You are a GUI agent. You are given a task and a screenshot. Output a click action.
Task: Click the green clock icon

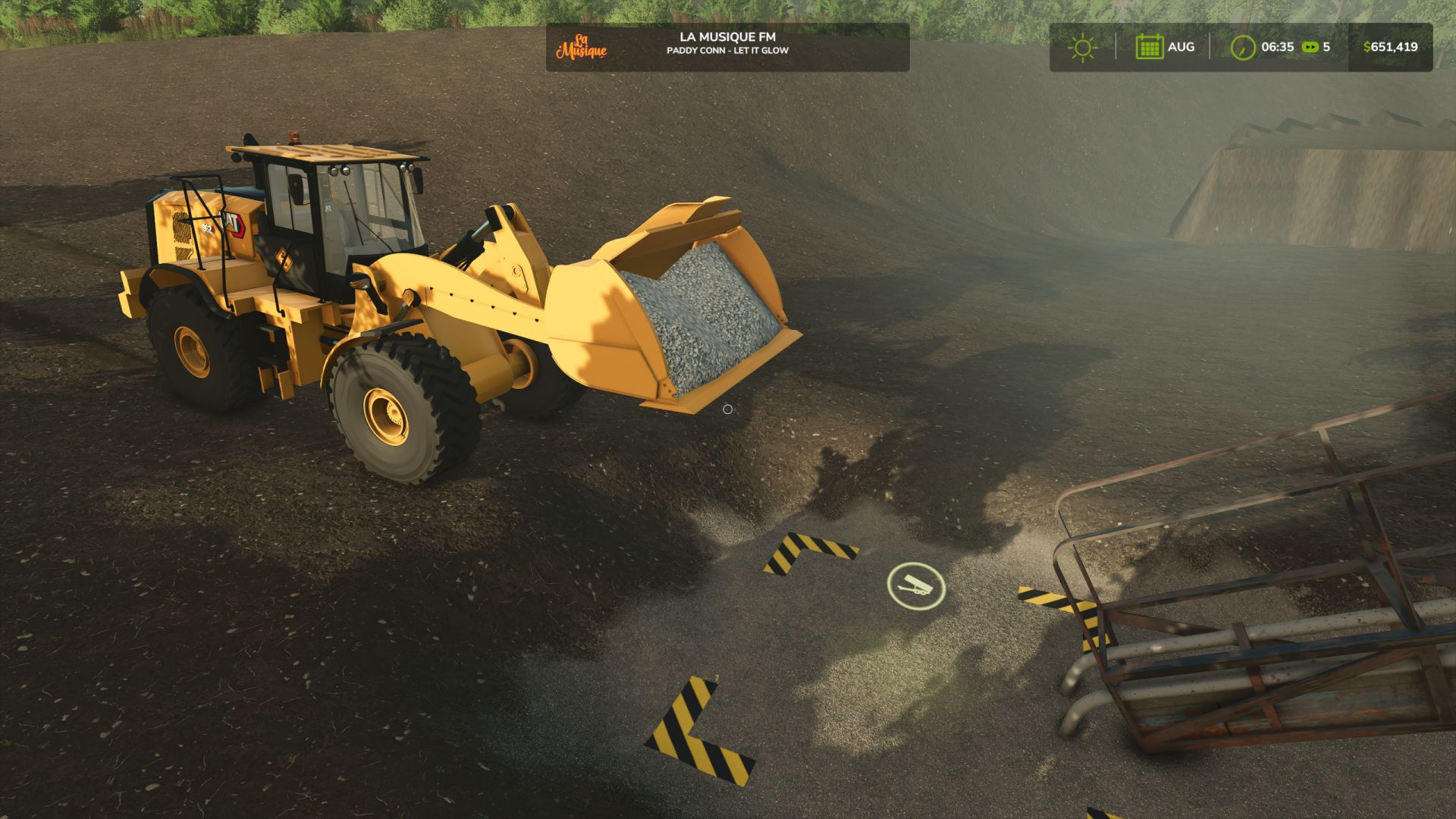[x=1242, y=48]
